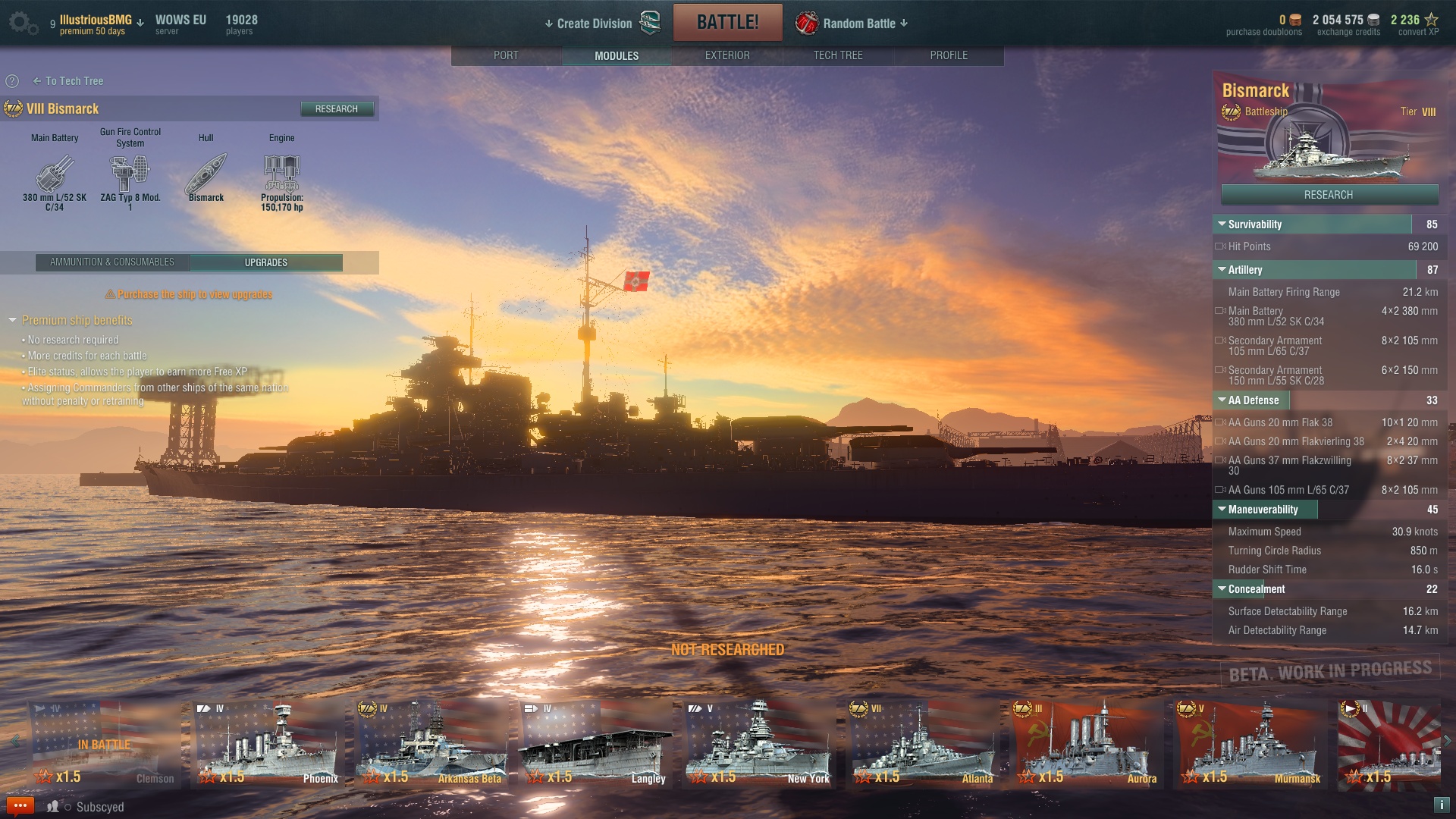Screen dimensions: 1456x819
Task: Choose the Bismarck Hull module
Action: [x=206, y=176]
